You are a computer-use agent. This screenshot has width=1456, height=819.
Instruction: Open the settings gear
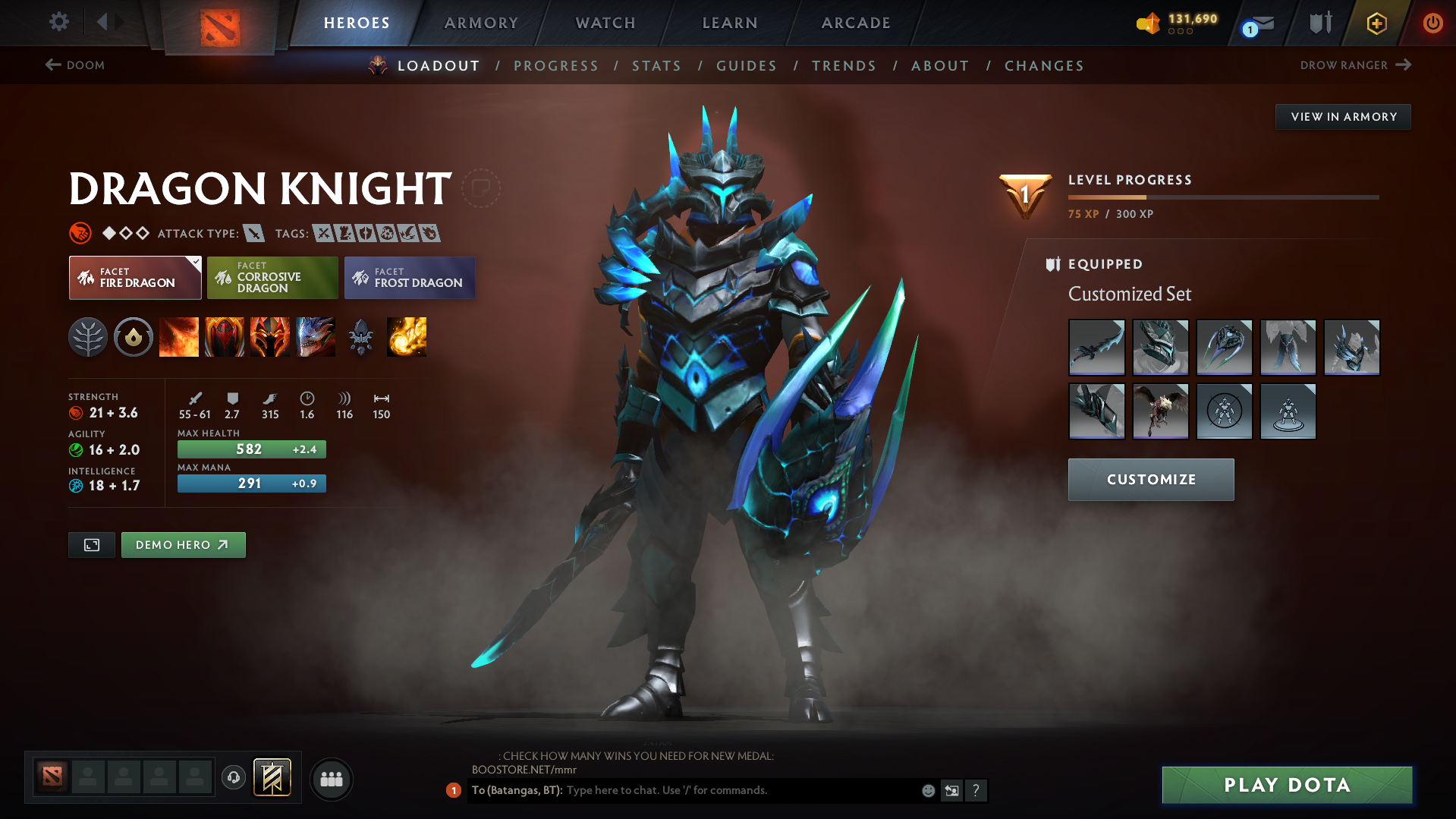58,23
